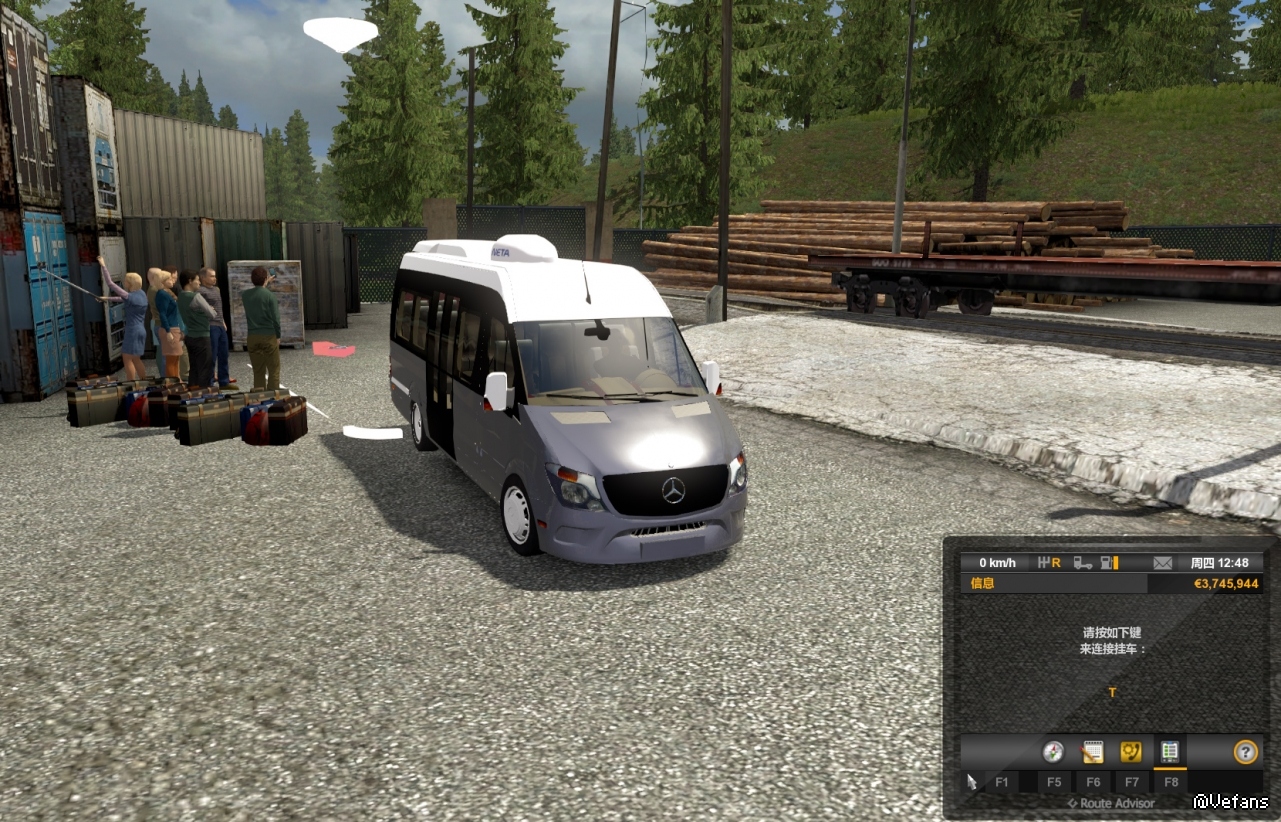Open the mail envelope messages icon
Image resolution: width=1281 pixels, height=822 pixels.
coord(1162,563)
